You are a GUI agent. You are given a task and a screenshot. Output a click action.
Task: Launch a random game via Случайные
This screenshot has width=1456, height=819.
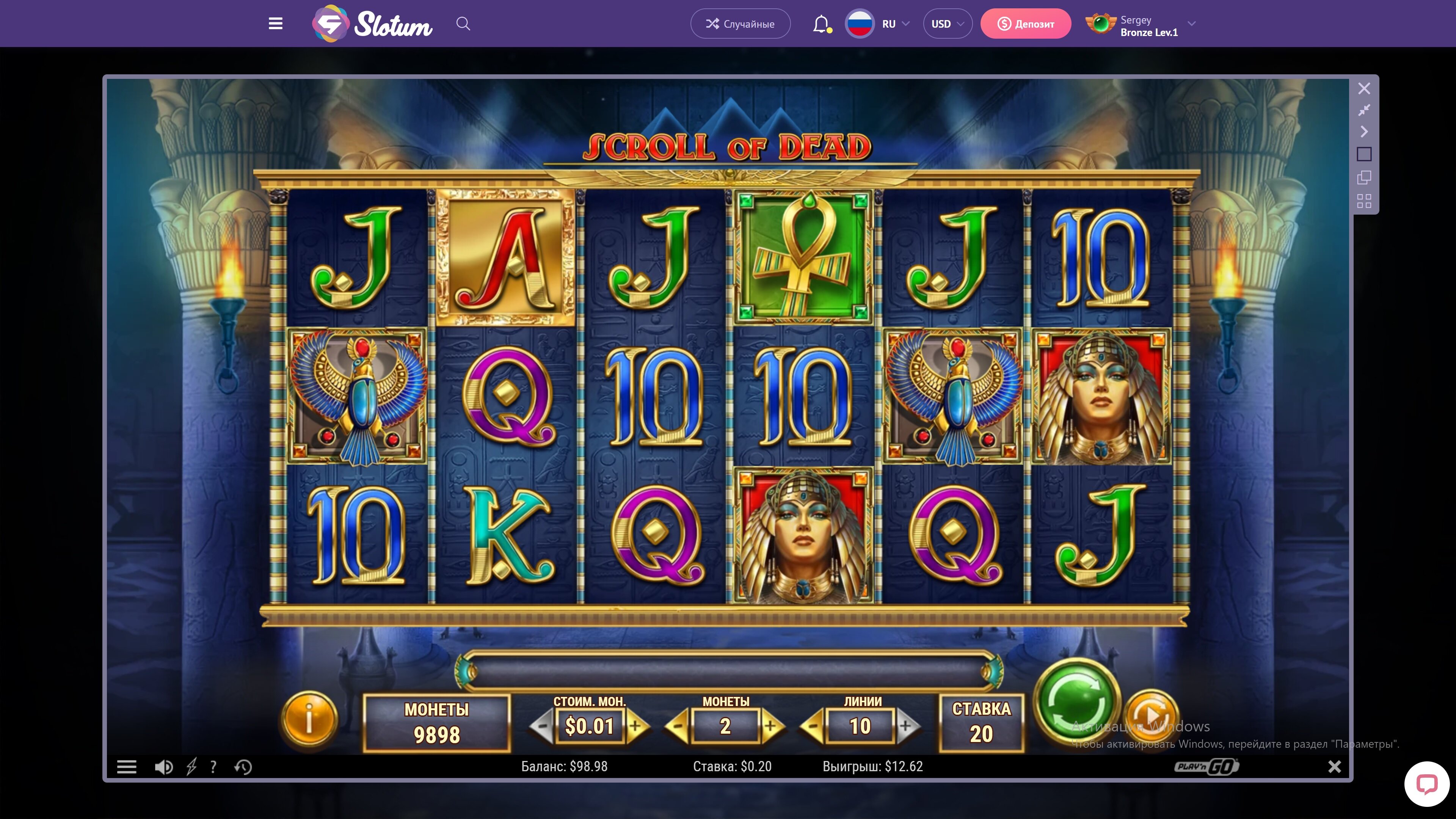click(740, 24)
